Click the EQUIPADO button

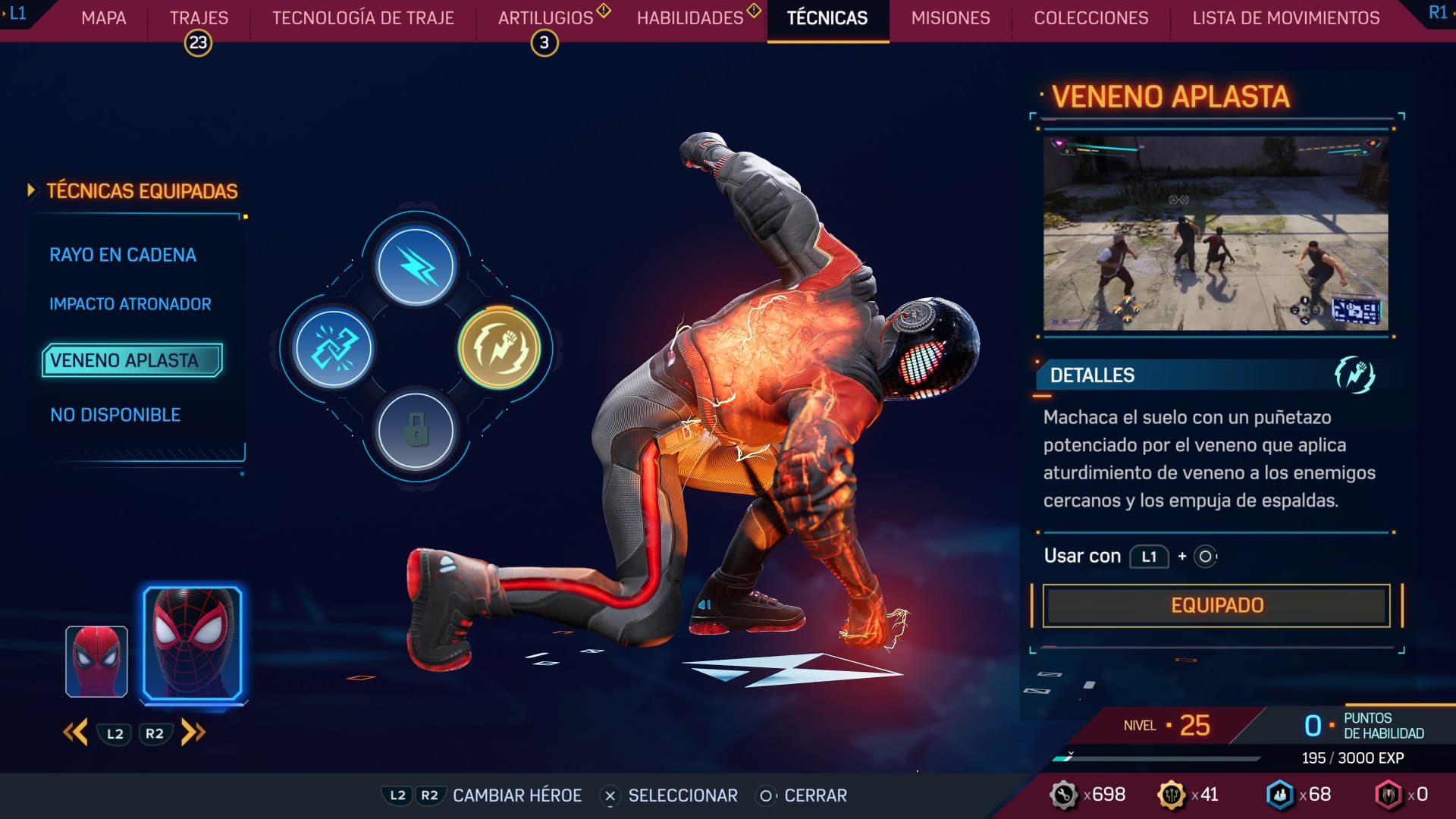(1216, 605)
